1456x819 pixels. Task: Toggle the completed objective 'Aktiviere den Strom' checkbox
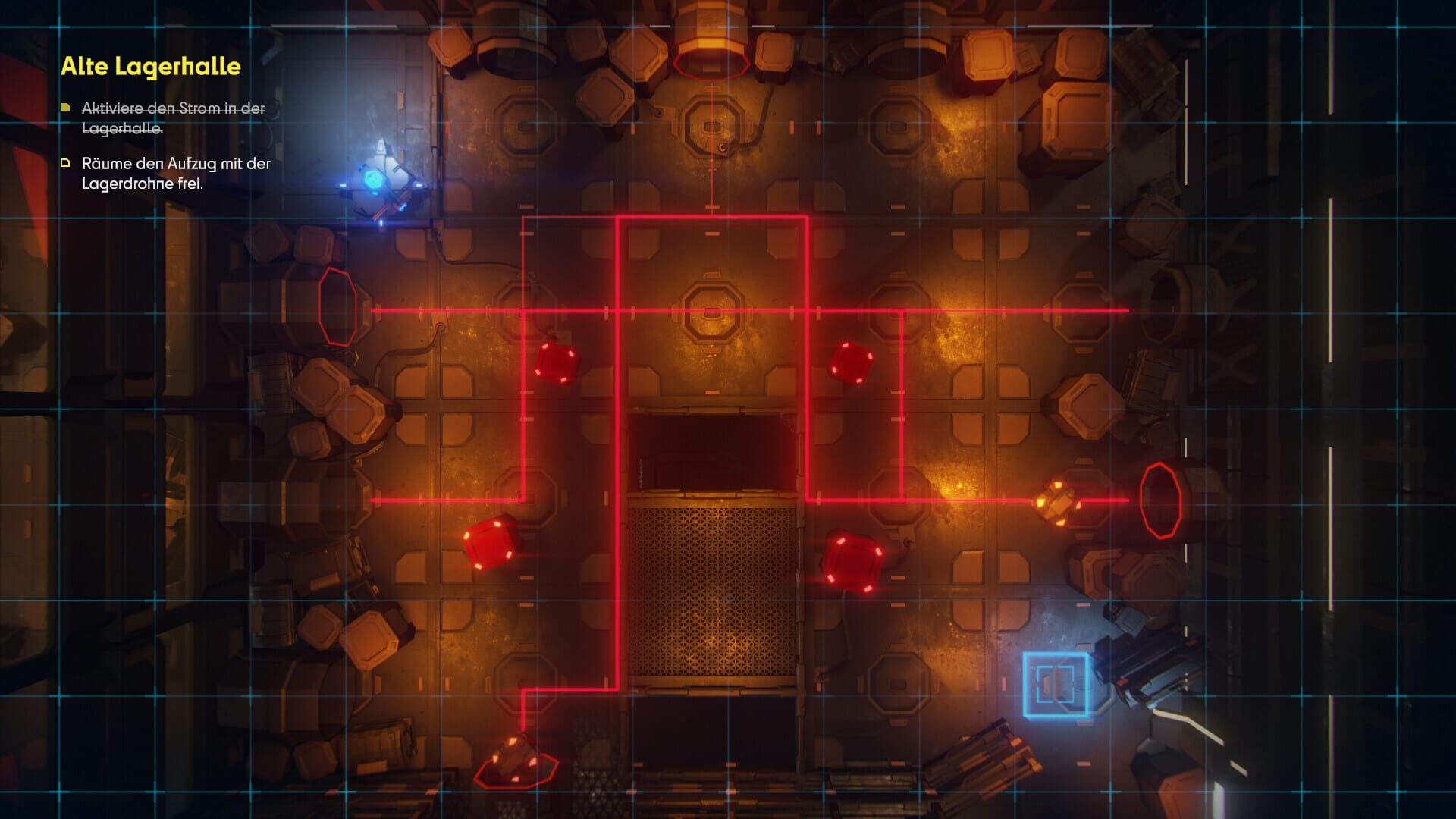tap(64, 108)
